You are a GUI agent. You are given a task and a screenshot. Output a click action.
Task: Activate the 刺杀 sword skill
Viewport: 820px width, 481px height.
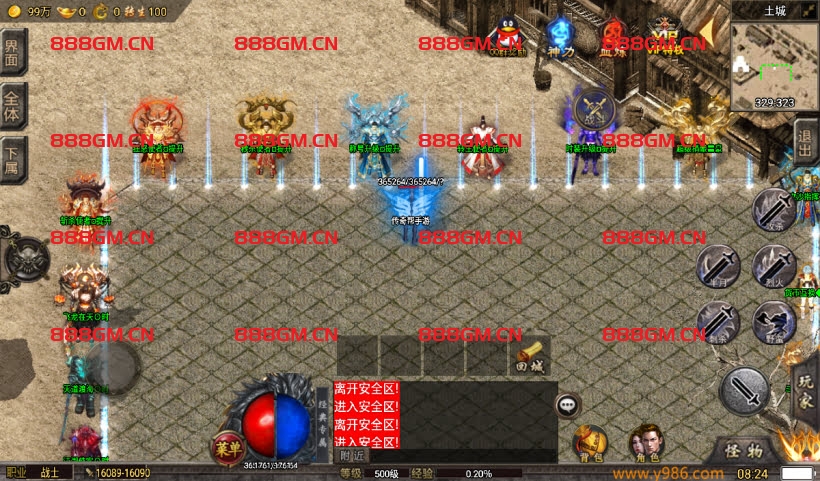tap(717, 321)
